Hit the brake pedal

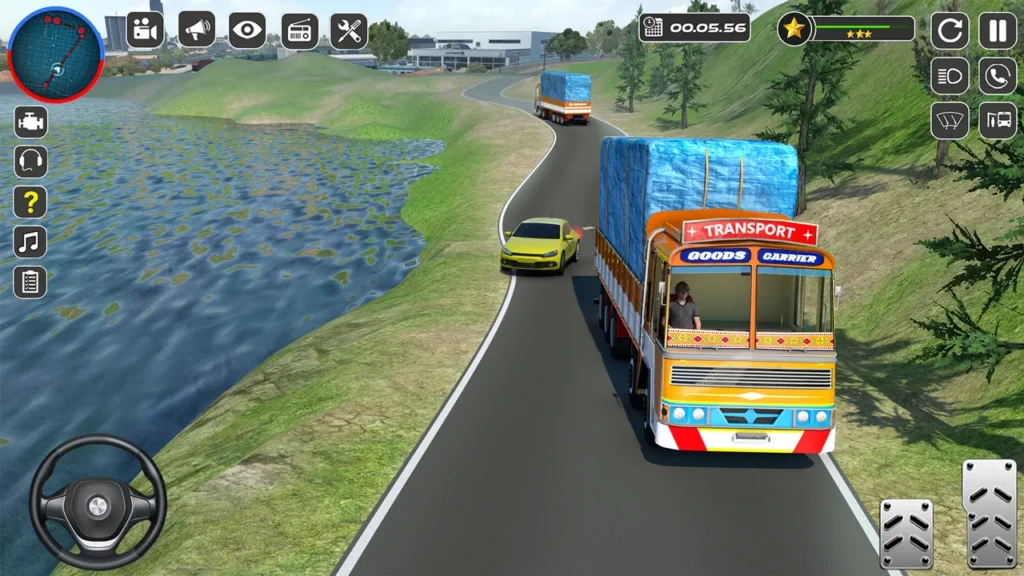coord(906,534)
